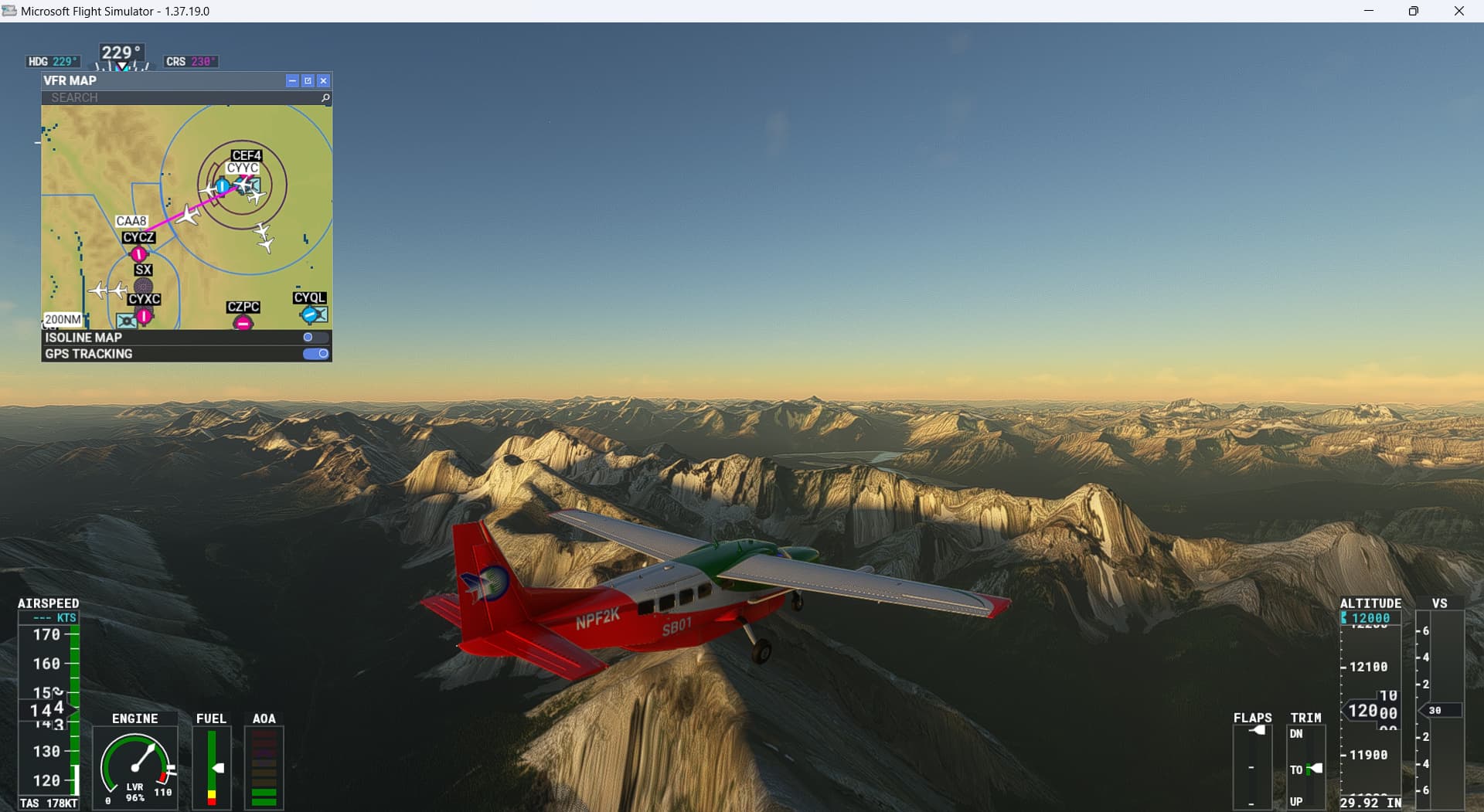Viewport: 1484px width, 812px height.
Task: Click the CRS 230 course indicator
Action: pyautogui.click(x=191, y=60)
